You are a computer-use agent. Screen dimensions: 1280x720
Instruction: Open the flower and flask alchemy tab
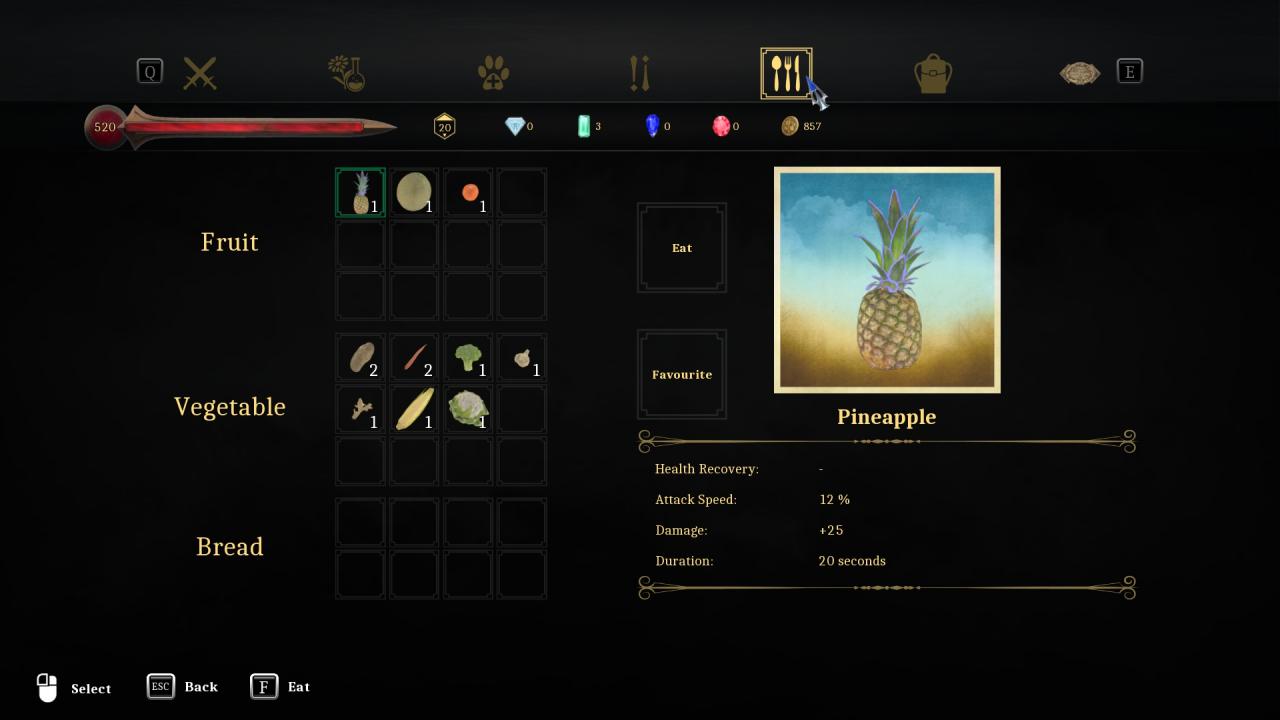click(x=347, y=73)
